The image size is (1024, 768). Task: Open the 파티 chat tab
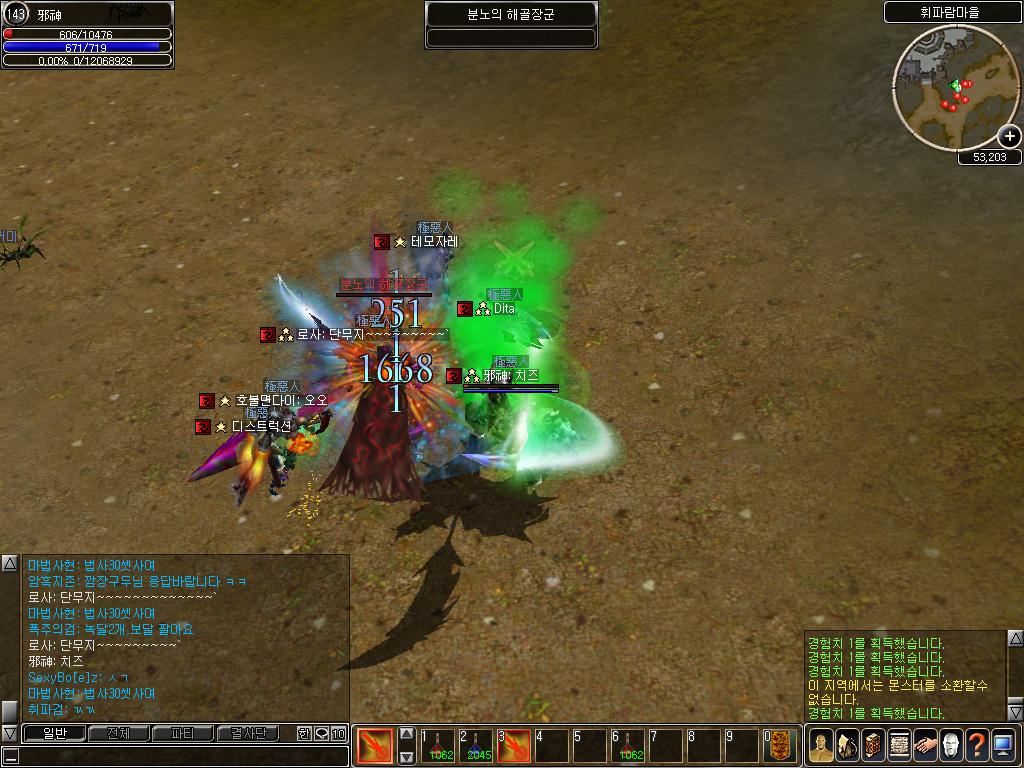tap(182, 734)
